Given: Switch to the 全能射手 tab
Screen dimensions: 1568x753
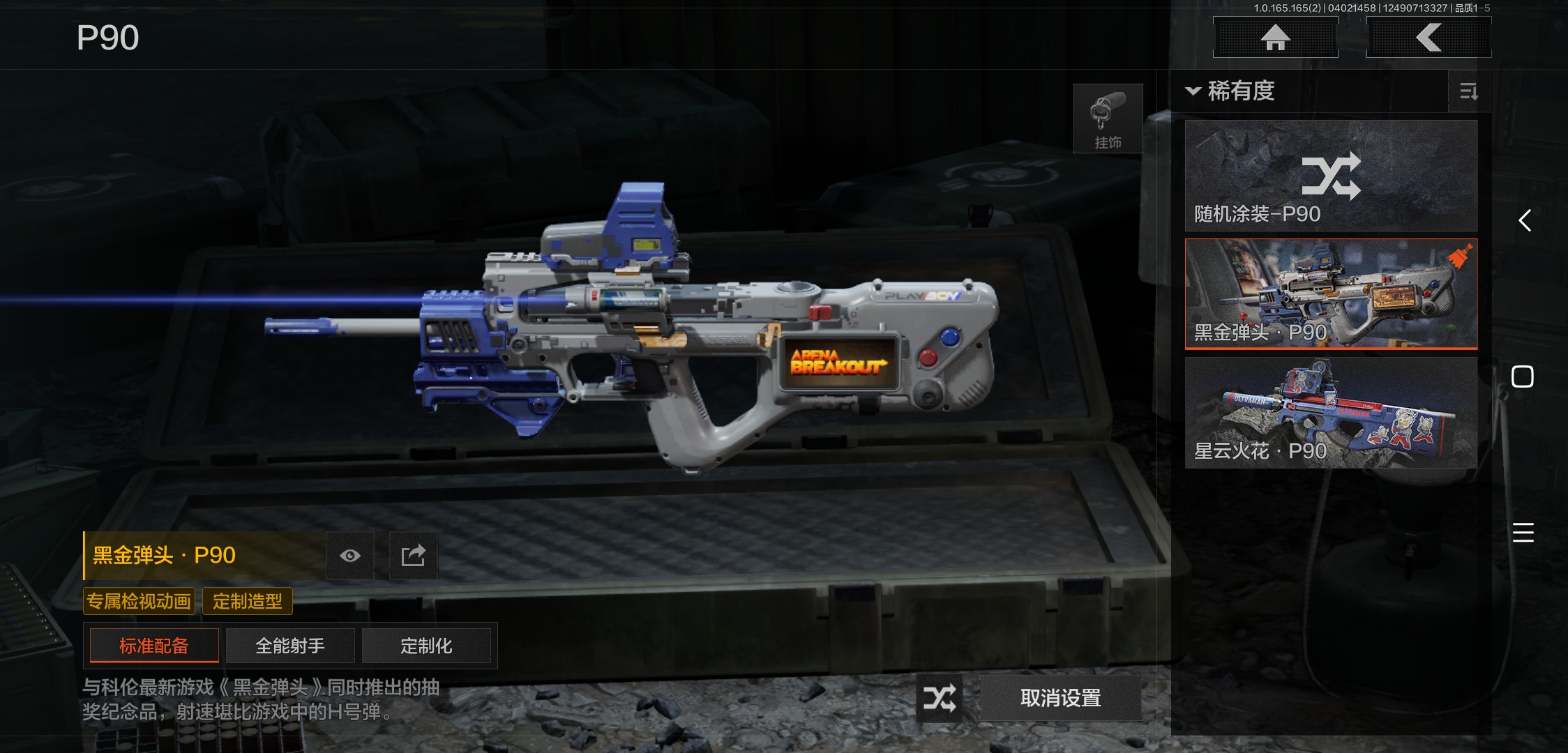Looking at the screenshot, I should point(290,646).
